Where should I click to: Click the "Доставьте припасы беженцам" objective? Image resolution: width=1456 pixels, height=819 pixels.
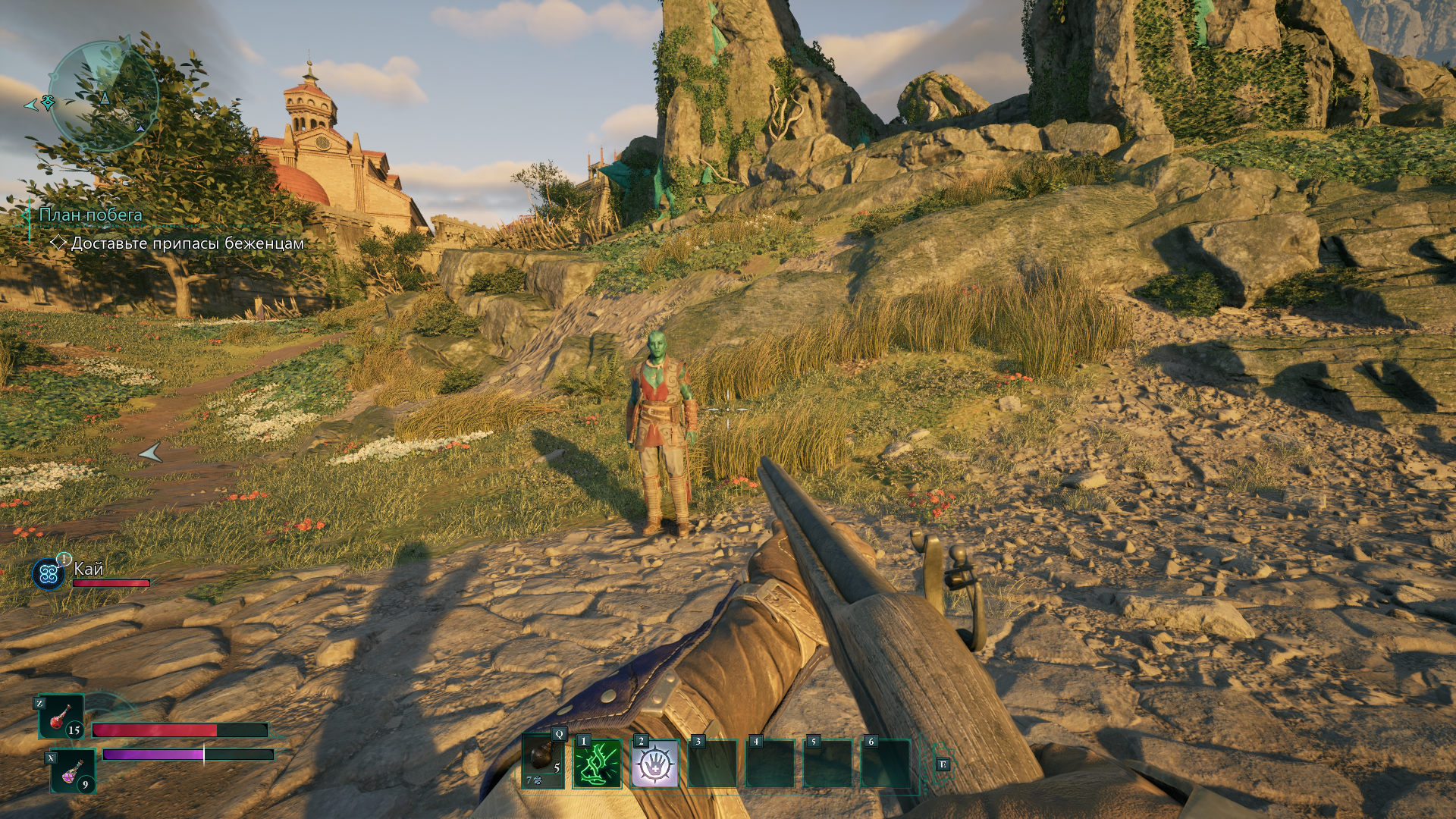(187, 243)
